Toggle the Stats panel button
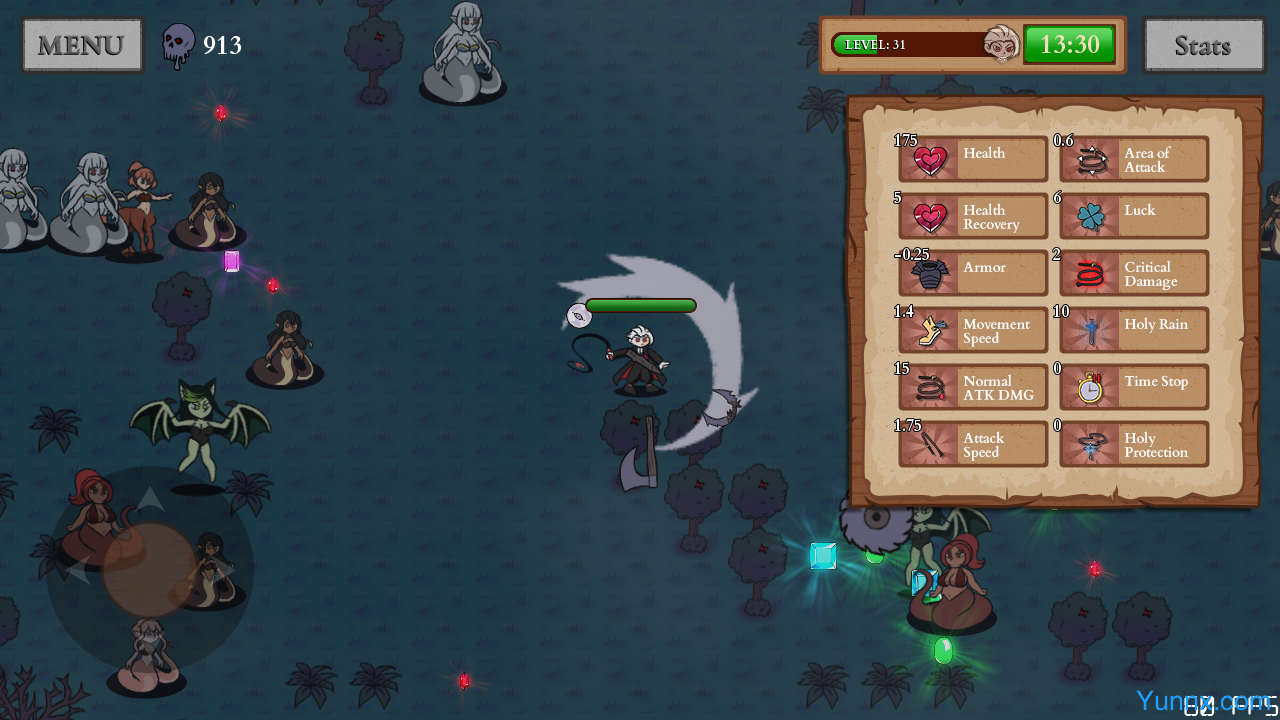The height and width of the screenshot is (720, 1280). [x=1203, y=45]
